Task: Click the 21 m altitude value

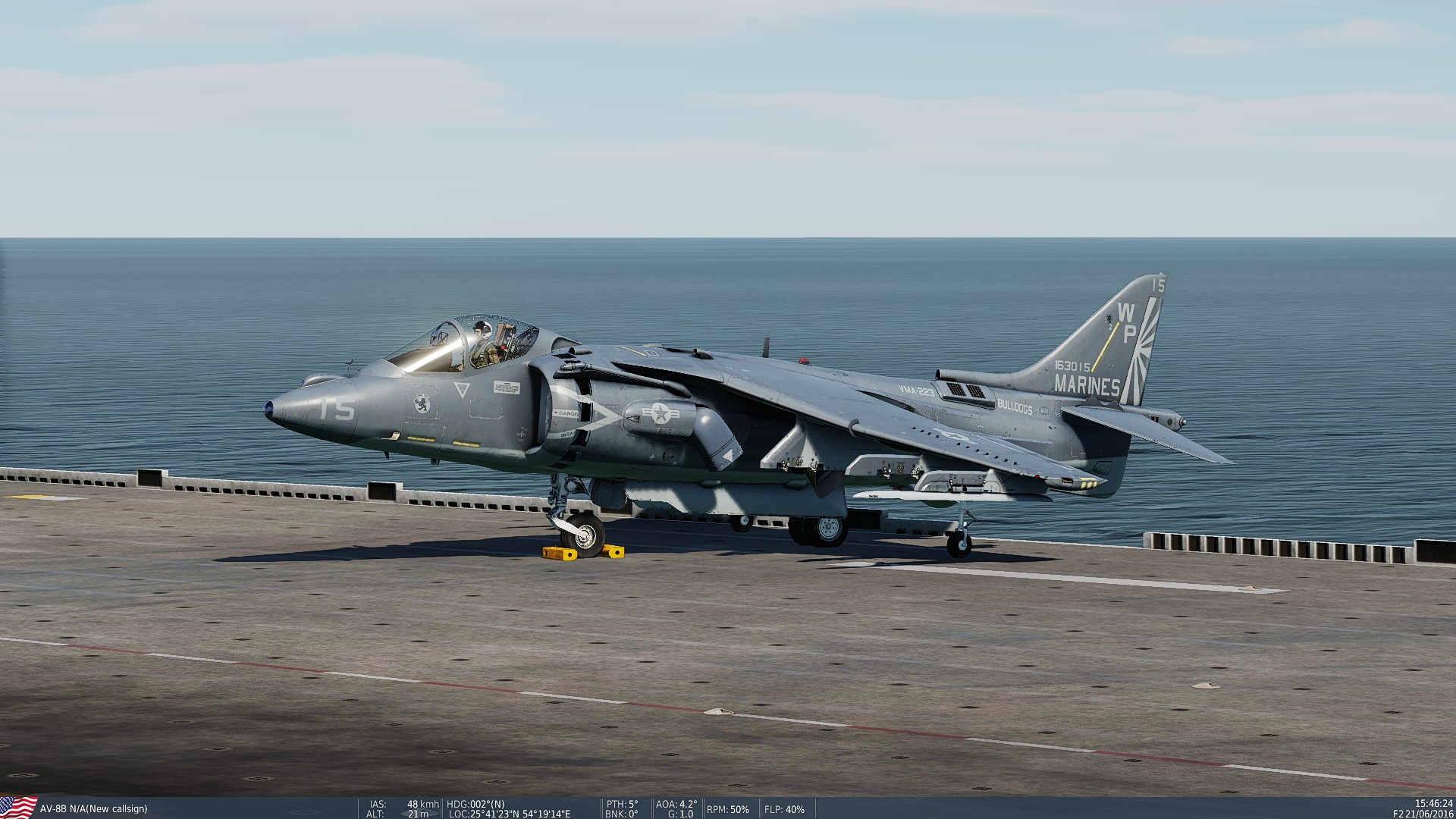Action: (x=418, y=813)
